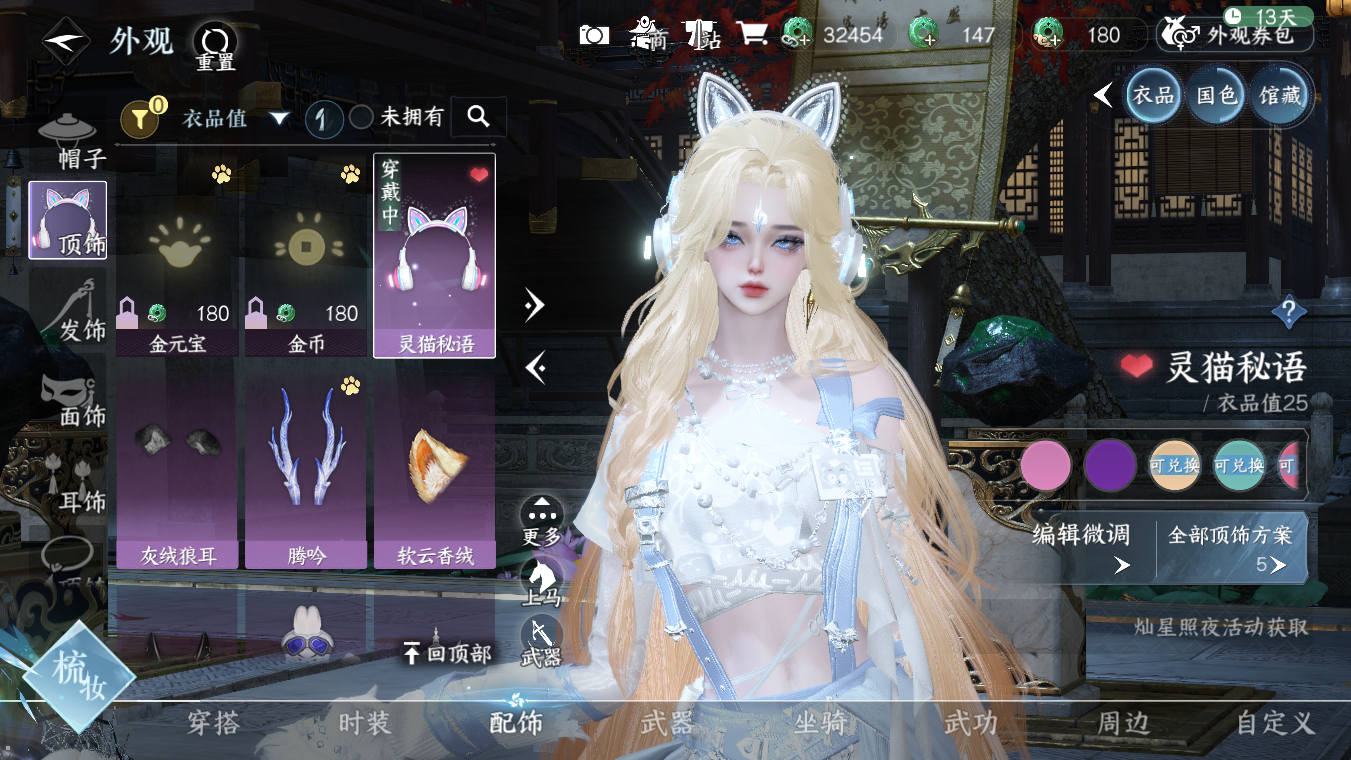The height and width of the screenshot is (760, 1351).
Task: Open the 坐骑 mount tab
Action: tap(820, 723)
